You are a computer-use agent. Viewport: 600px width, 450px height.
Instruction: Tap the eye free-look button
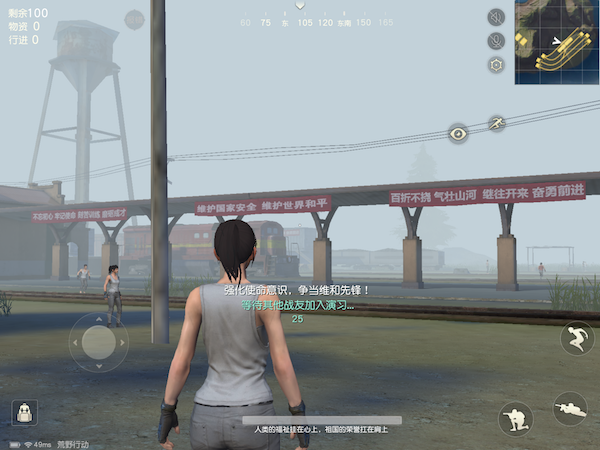[x=458, y=133]
